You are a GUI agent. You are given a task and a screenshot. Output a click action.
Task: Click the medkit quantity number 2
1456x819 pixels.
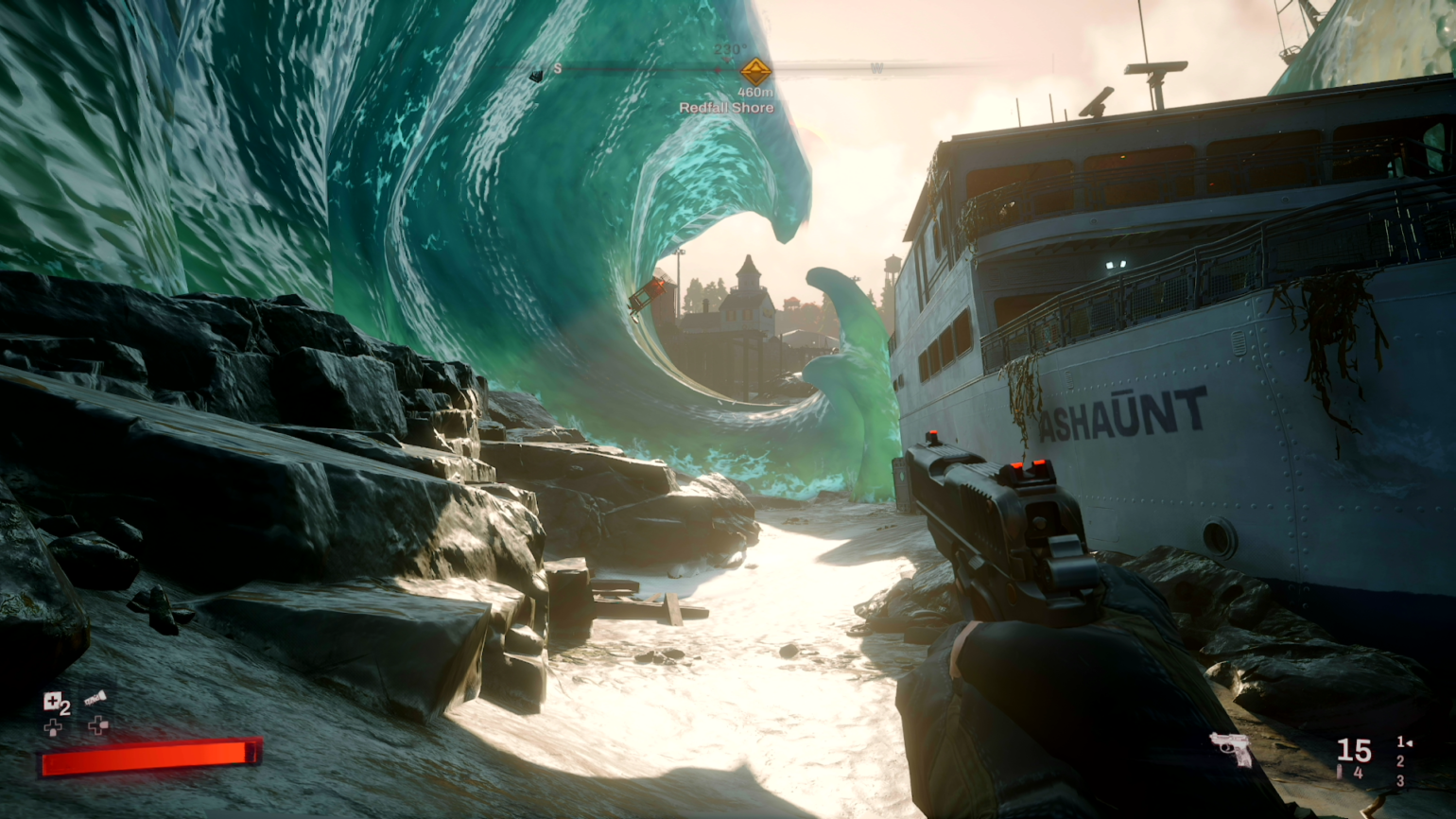(x=66, y=707)
